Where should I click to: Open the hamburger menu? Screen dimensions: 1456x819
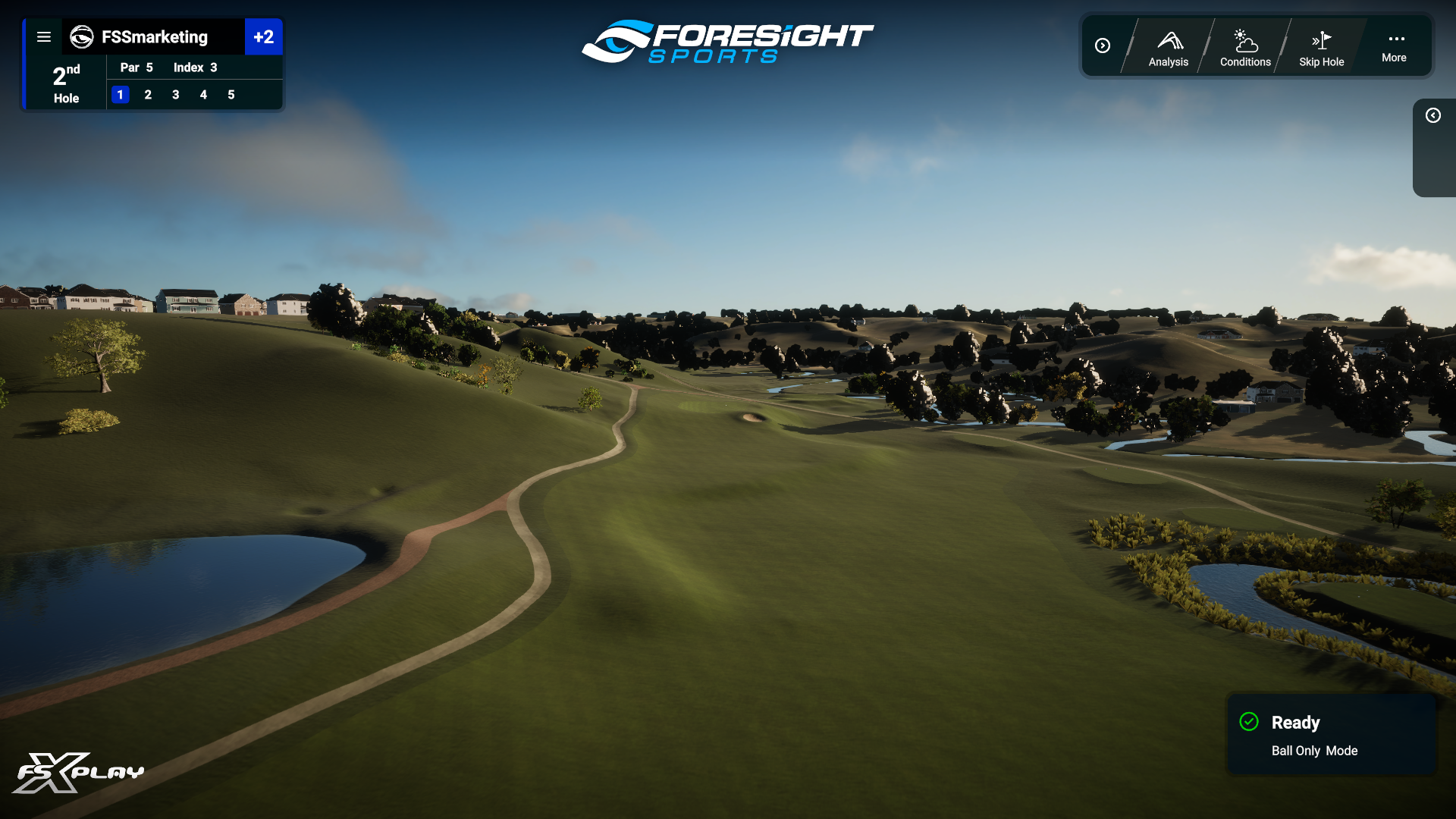pos(44,37)
